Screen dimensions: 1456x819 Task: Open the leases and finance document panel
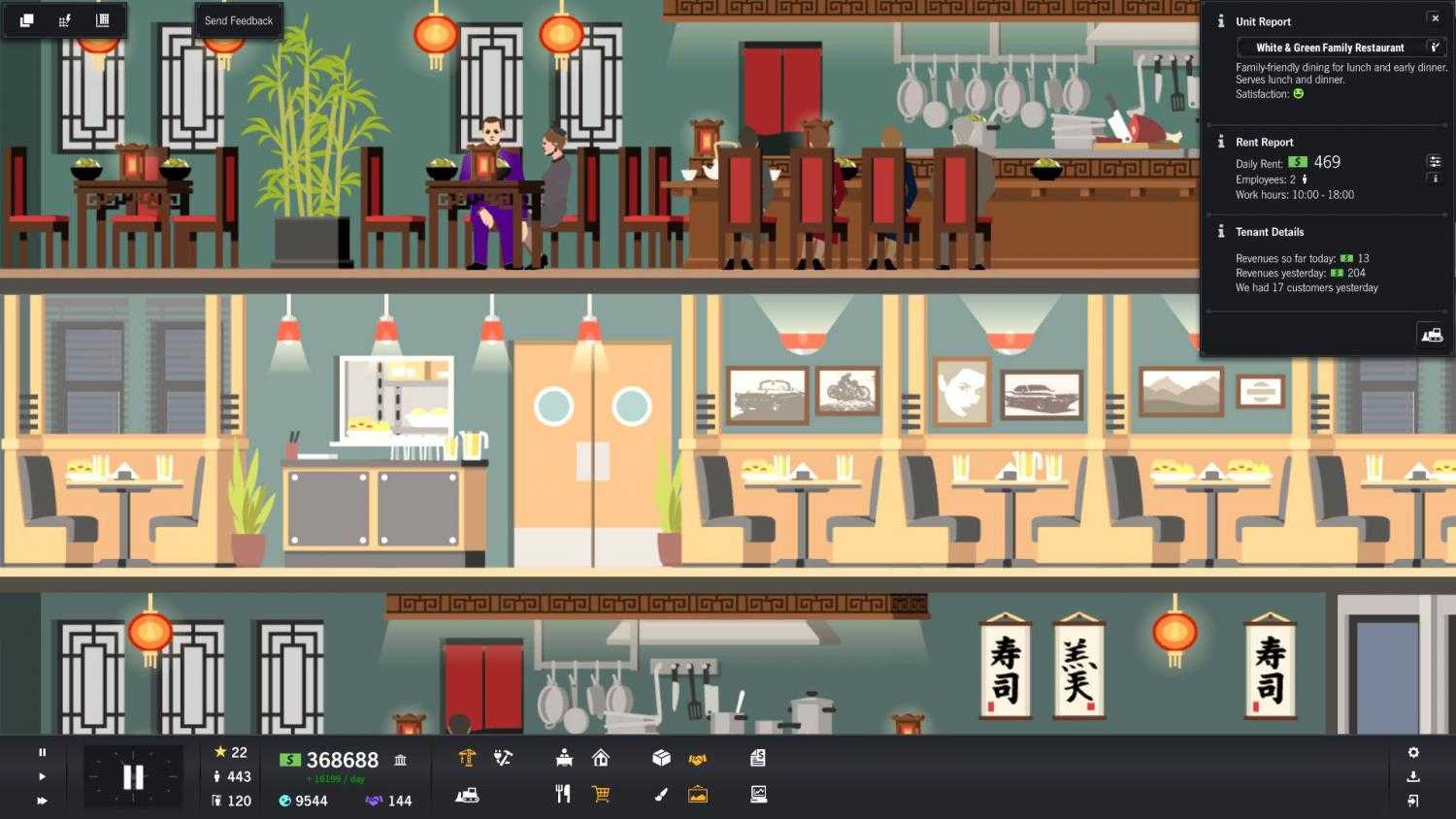click(757, 758)
